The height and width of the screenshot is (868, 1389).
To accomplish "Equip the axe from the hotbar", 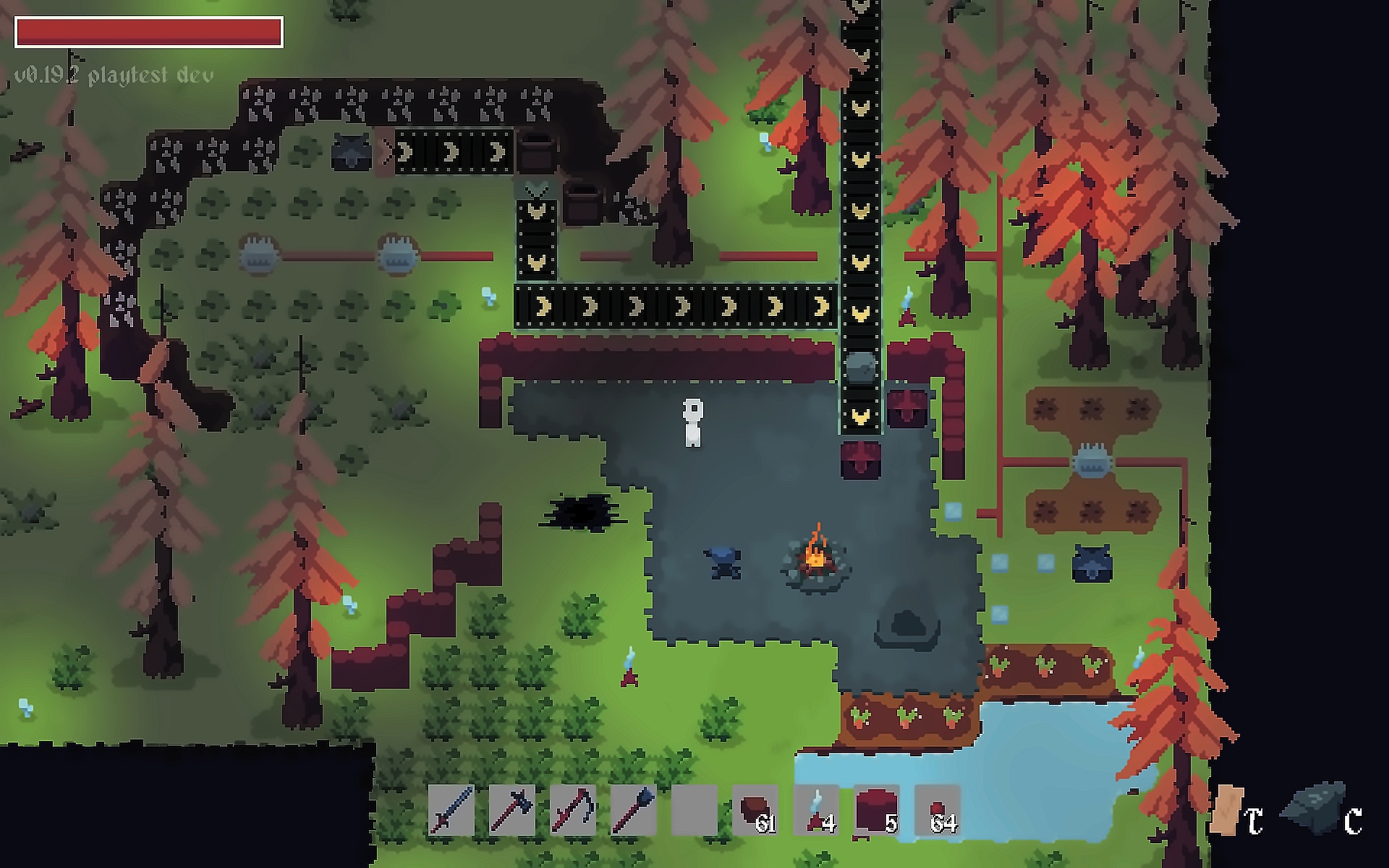I will pyautogui.click(x=512, y=810).
